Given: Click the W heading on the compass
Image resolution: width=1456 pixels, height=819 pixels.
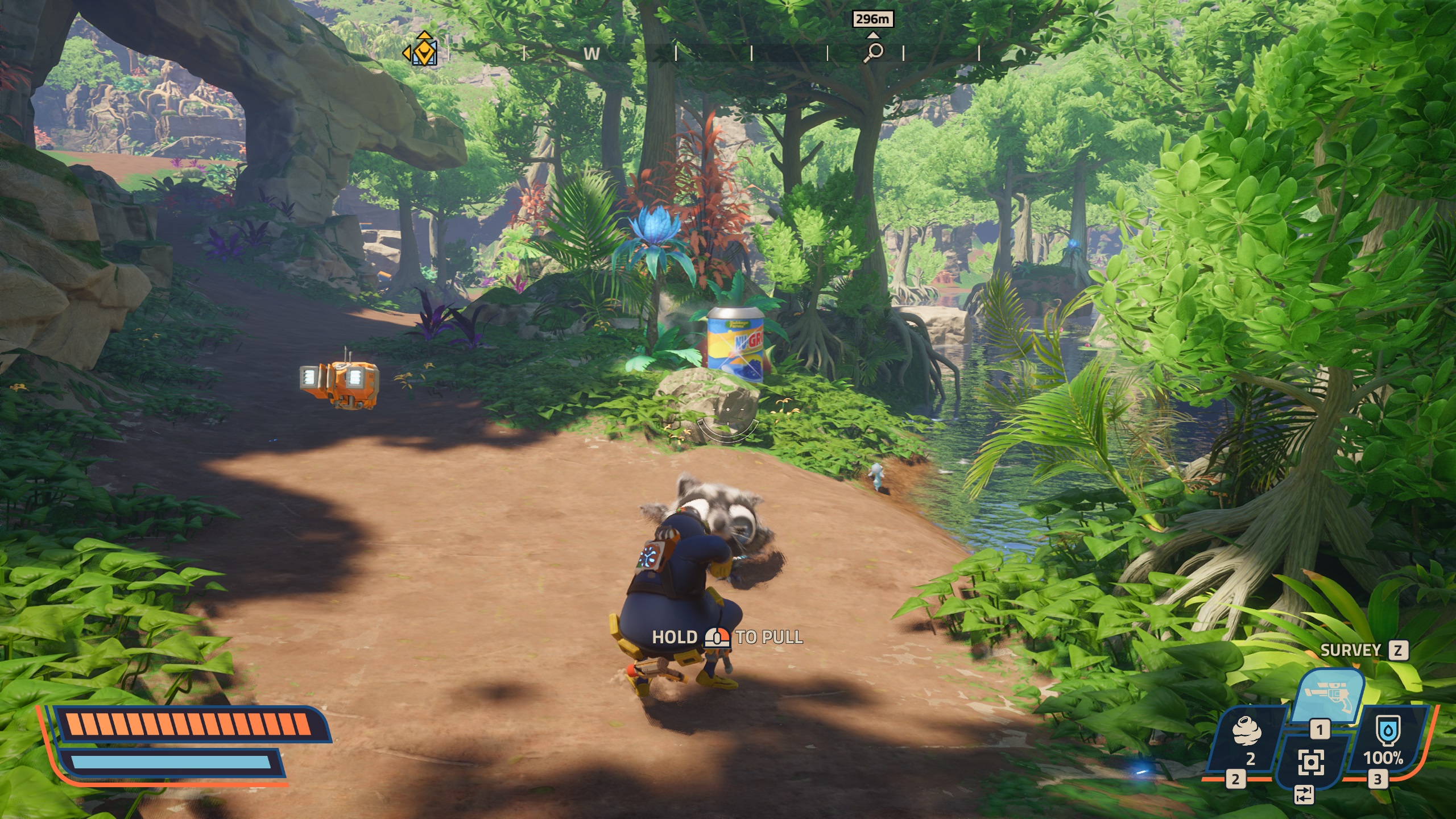Looking at the screenshot, I should (591, 54).
